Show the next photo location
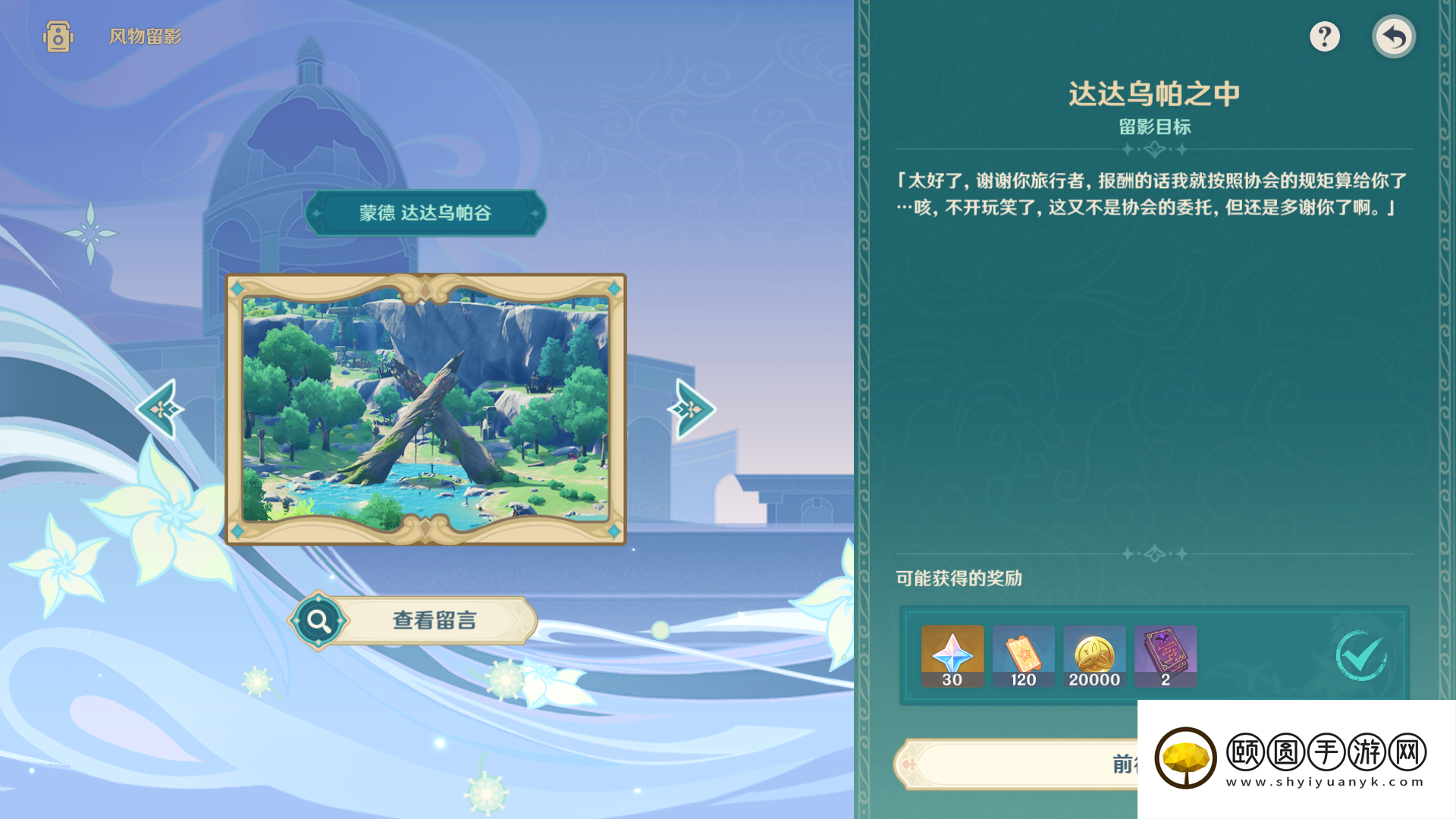The image size is (1456, 819). coord(690,409)
